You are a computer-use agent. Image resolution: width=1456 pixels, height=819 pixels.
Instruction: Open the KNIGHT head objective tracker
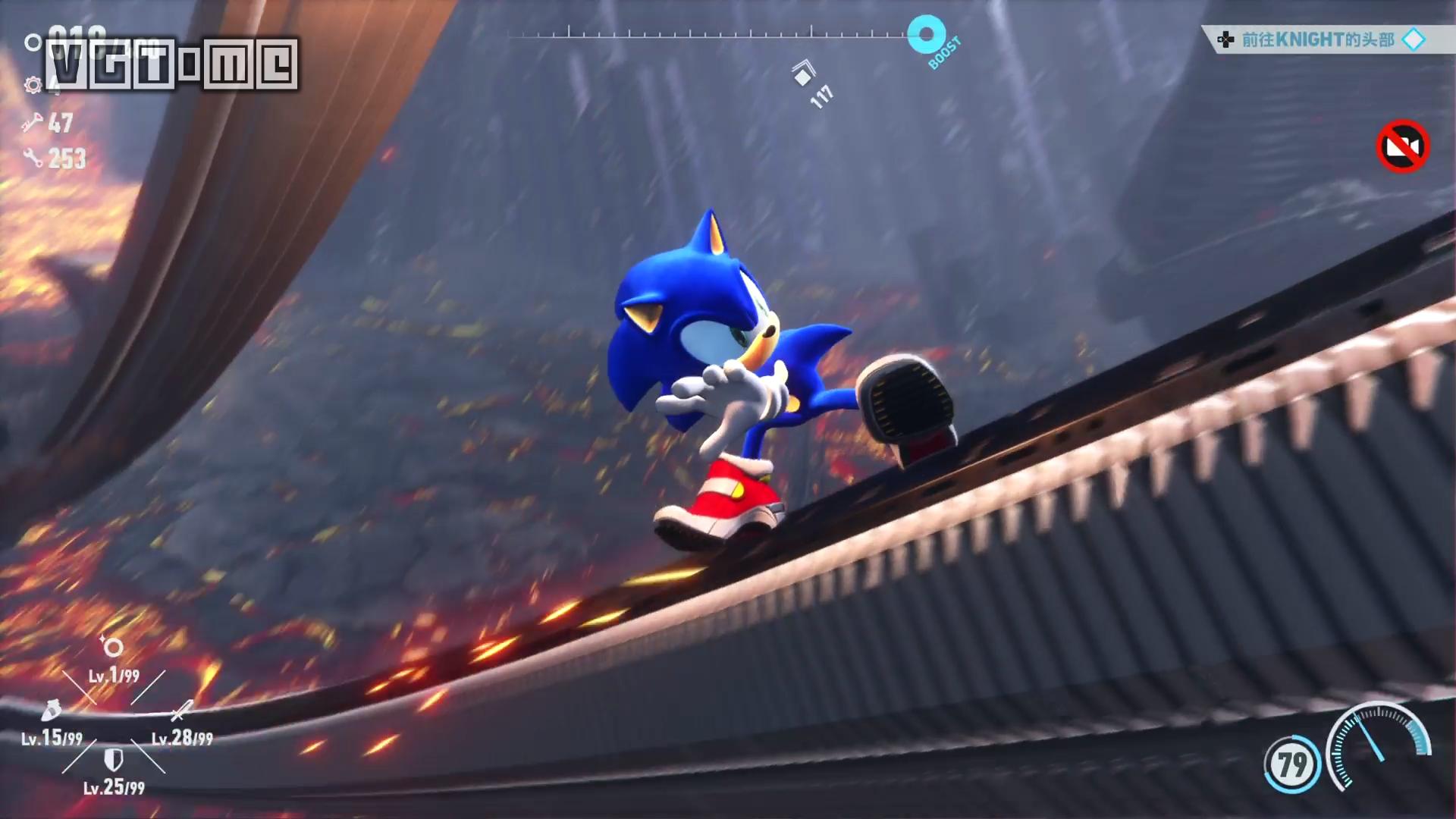tap(1318, 39)
